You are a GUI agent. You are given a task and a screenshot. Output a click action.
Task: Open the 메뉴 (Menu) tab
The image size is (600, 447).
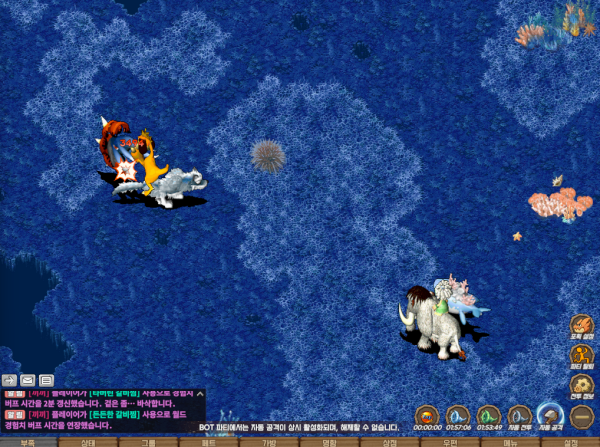(x=510, y=442)
